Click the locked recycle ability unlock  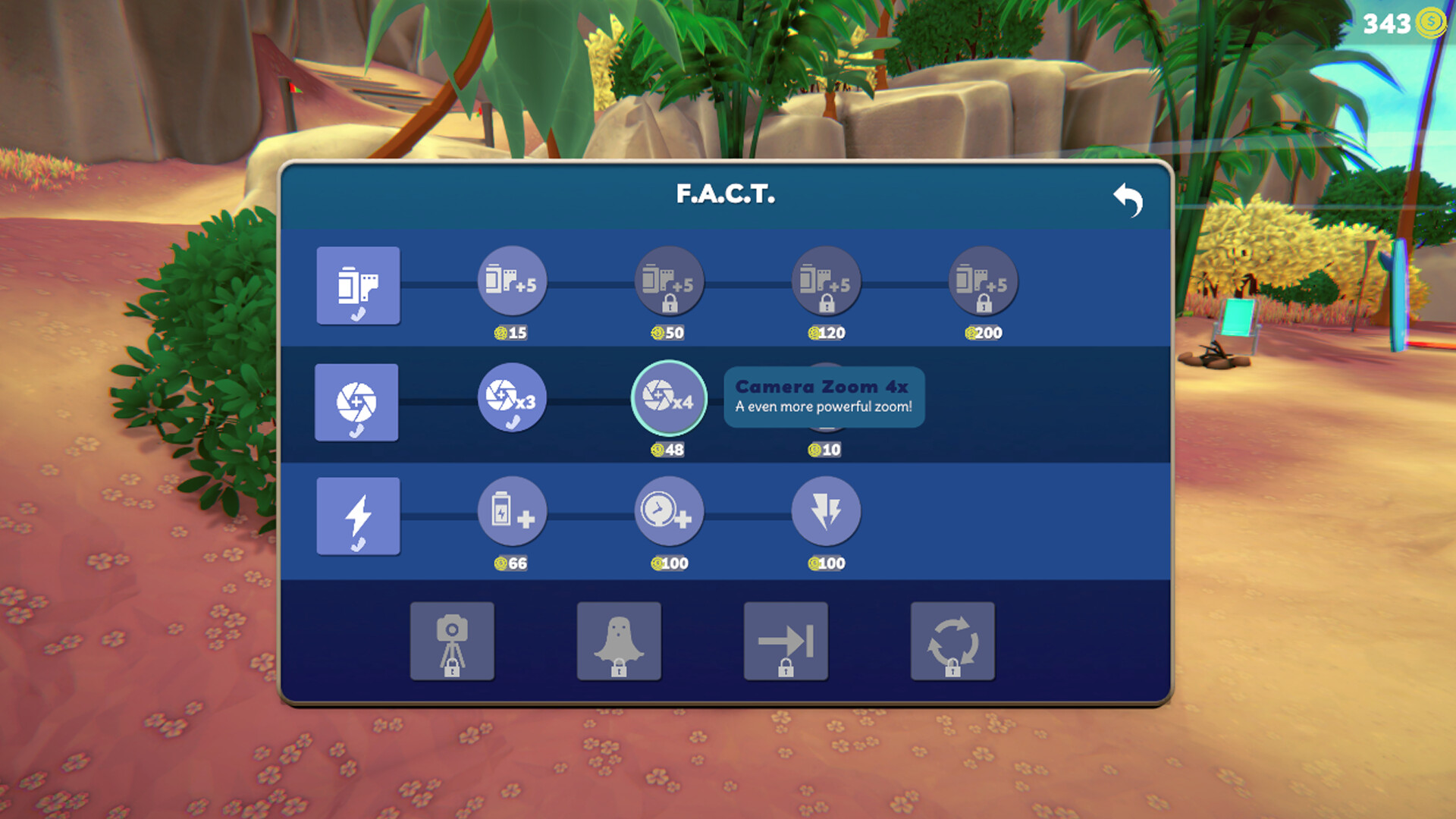point(952,641)
